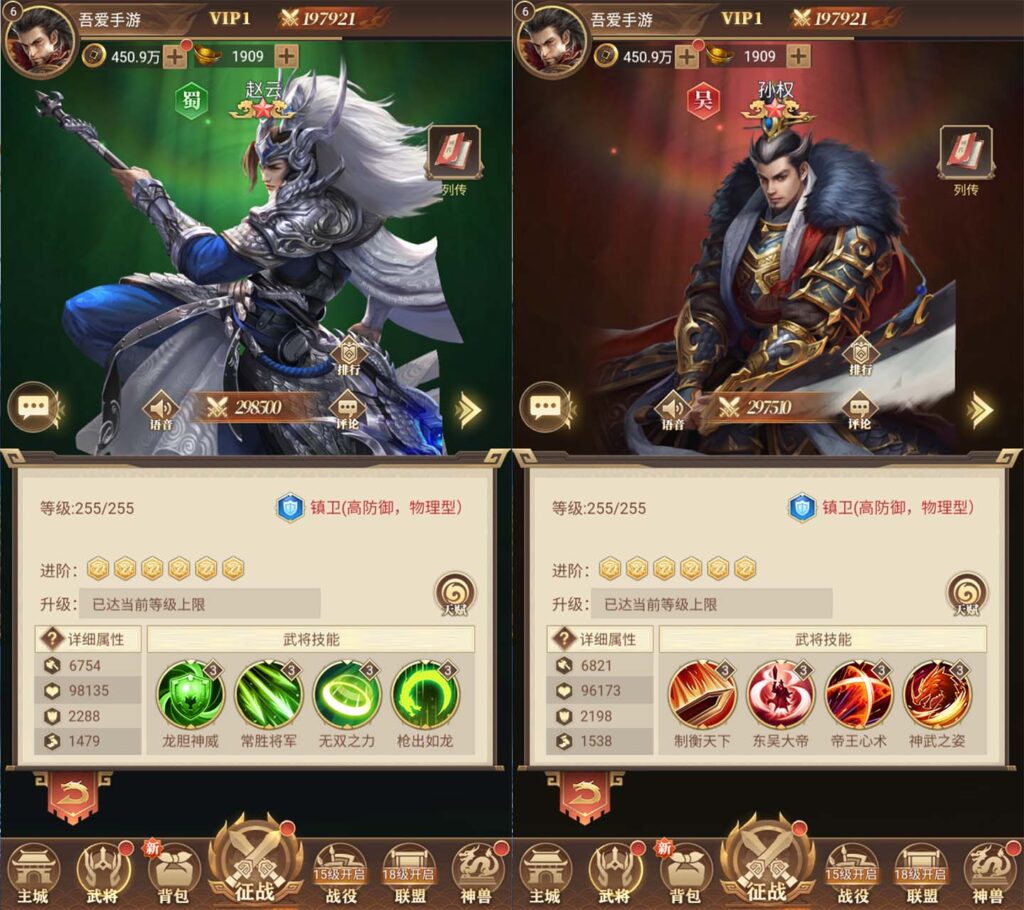Viewport: 1024px width, 910px height.
Task: Select the 常胜将军 skill icon
Action: (x=268, y=694)
